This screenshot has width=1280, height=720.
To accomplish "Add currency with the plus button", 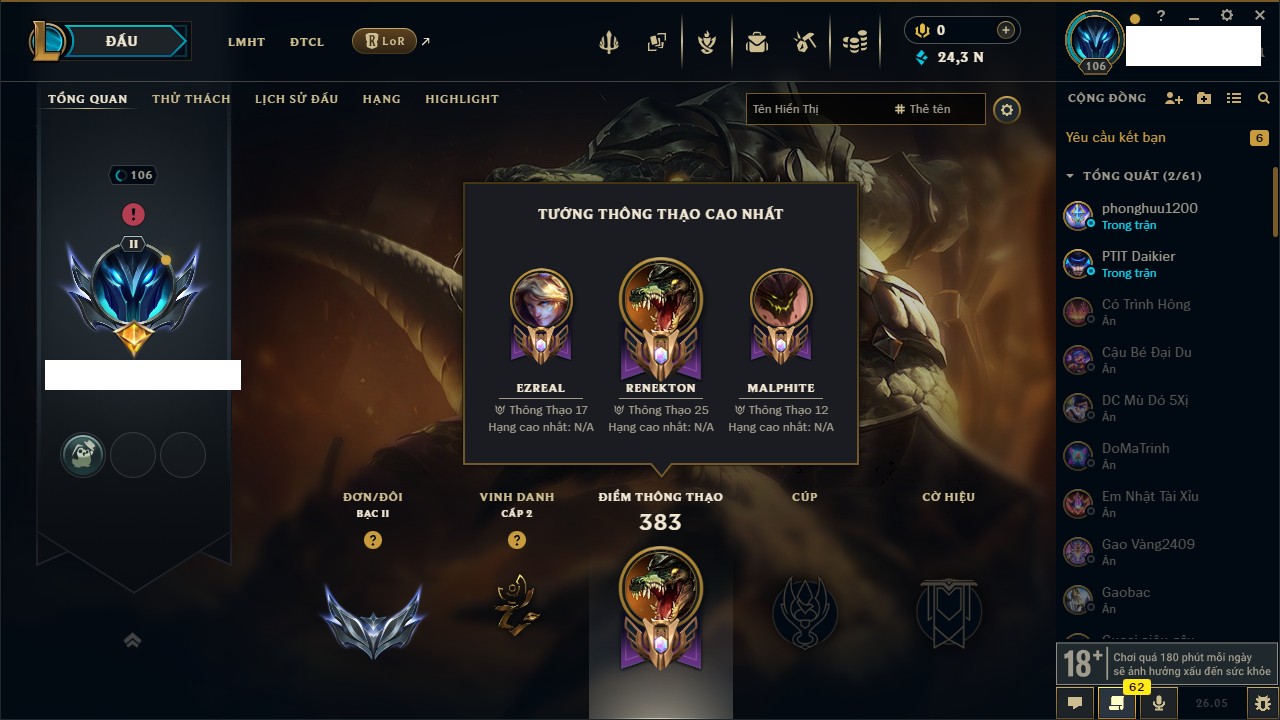I will [x=1006, y=30].
